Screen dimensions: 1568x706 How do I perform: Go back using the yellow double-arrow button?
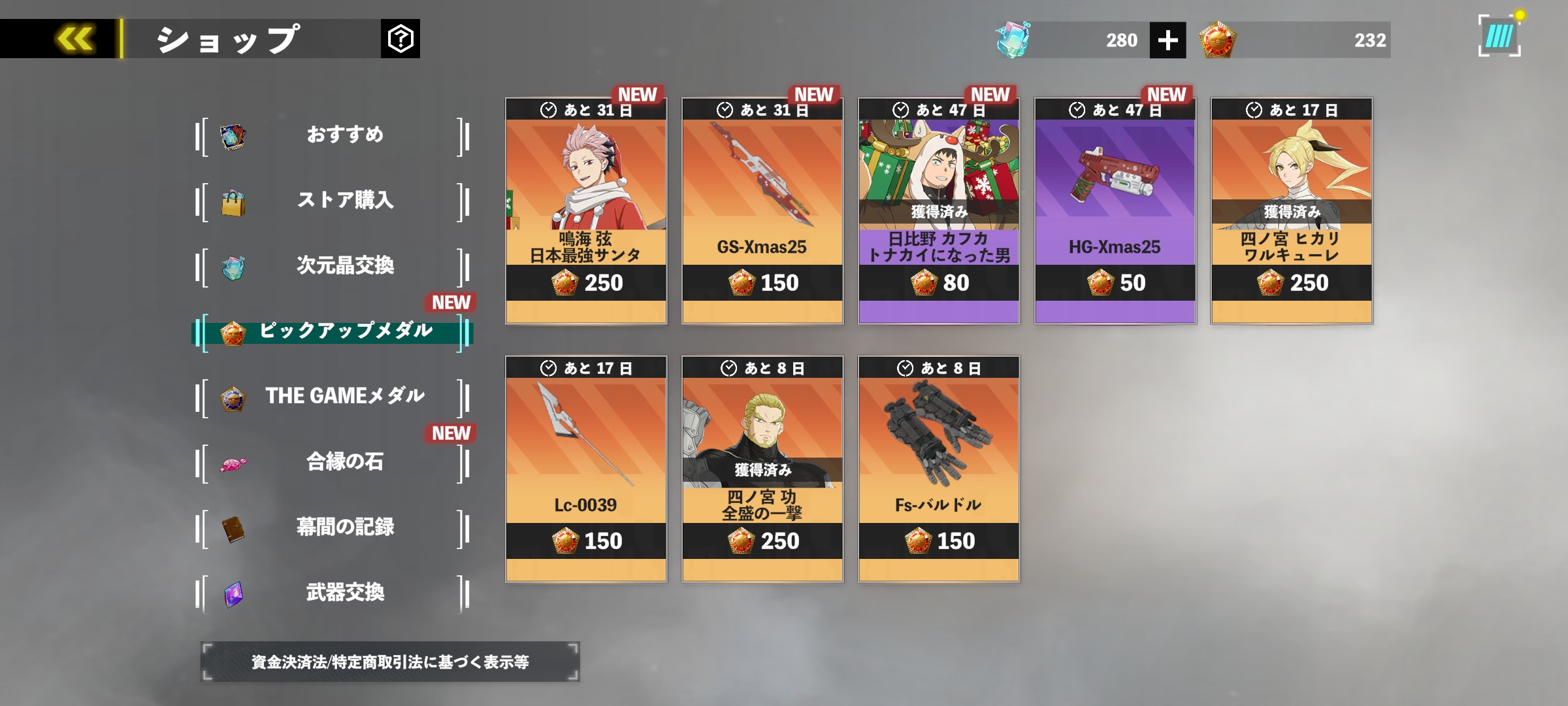74,39
